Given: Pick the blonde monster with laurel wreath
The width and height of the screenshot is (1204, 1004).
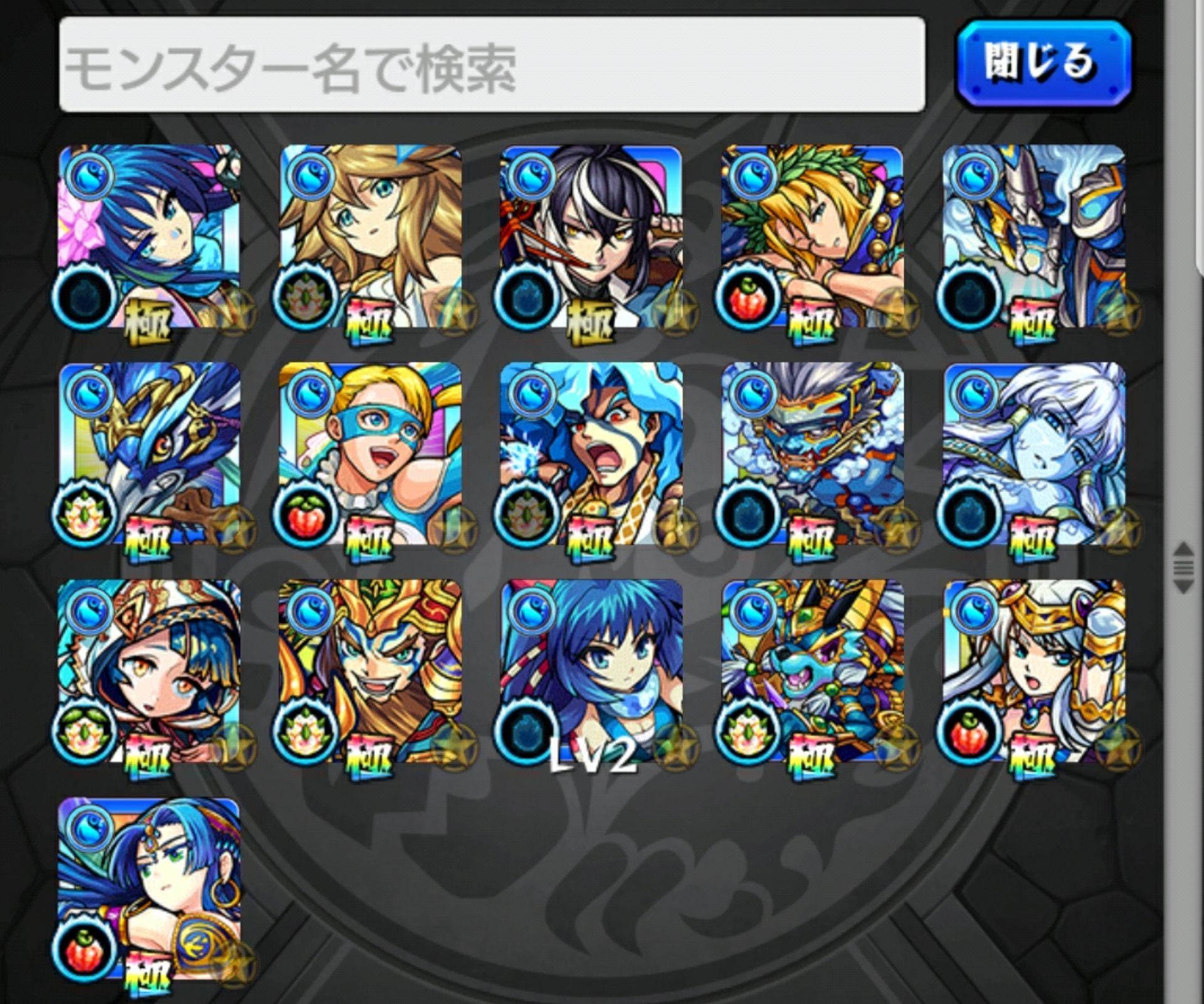Looking at the screenshot, I should (812, 237).
